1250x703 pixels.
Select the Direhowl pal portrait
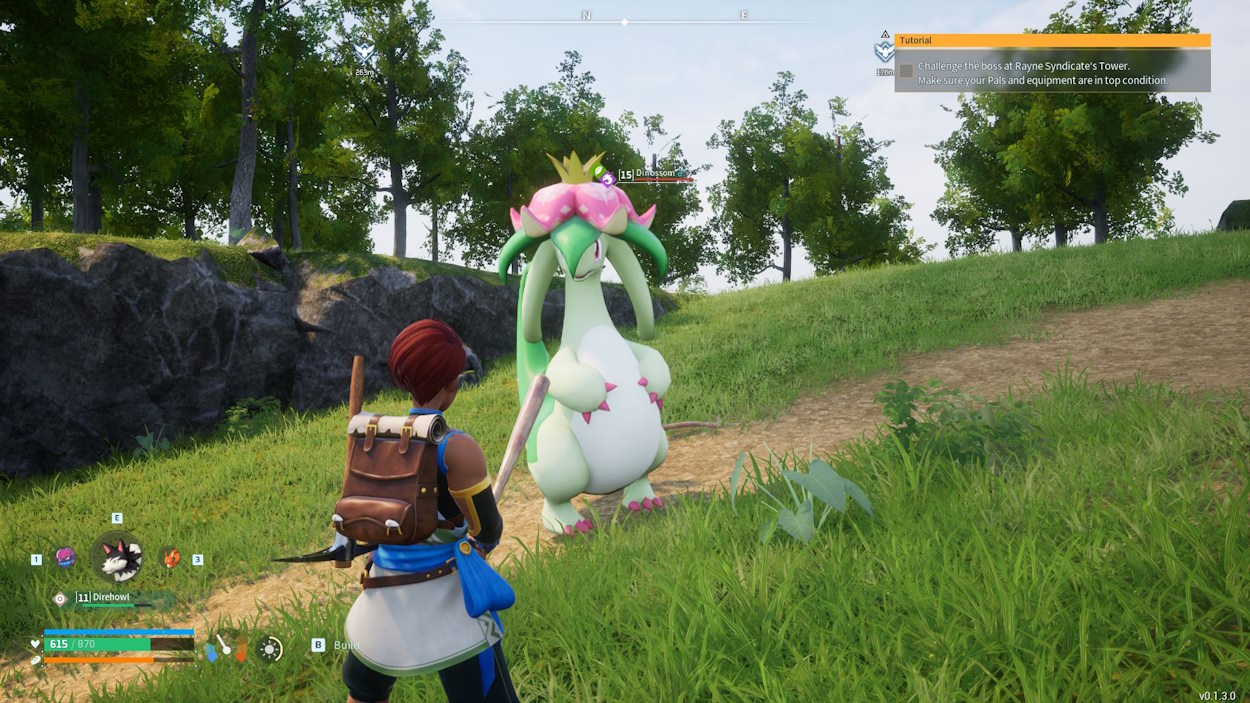click(x=117, y=558)
